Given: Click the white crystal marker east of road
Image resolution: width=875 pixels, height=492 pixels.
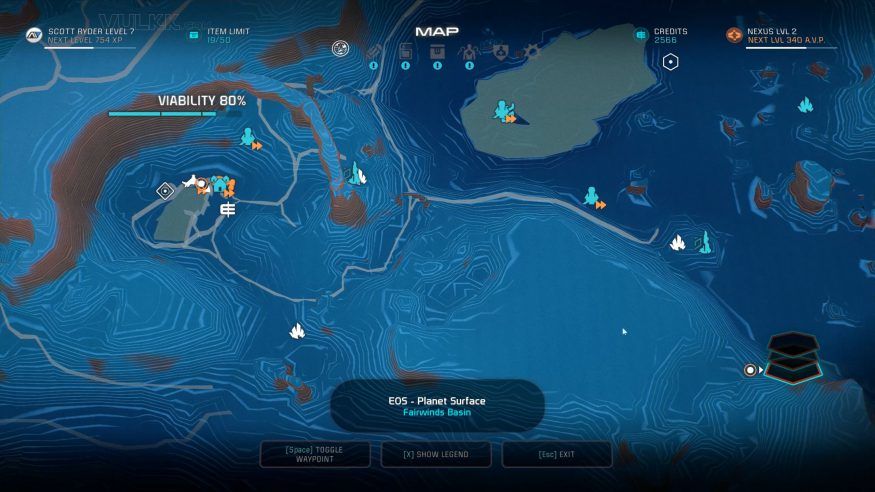Looking at the screenshot, I should (x=677, y=242).
